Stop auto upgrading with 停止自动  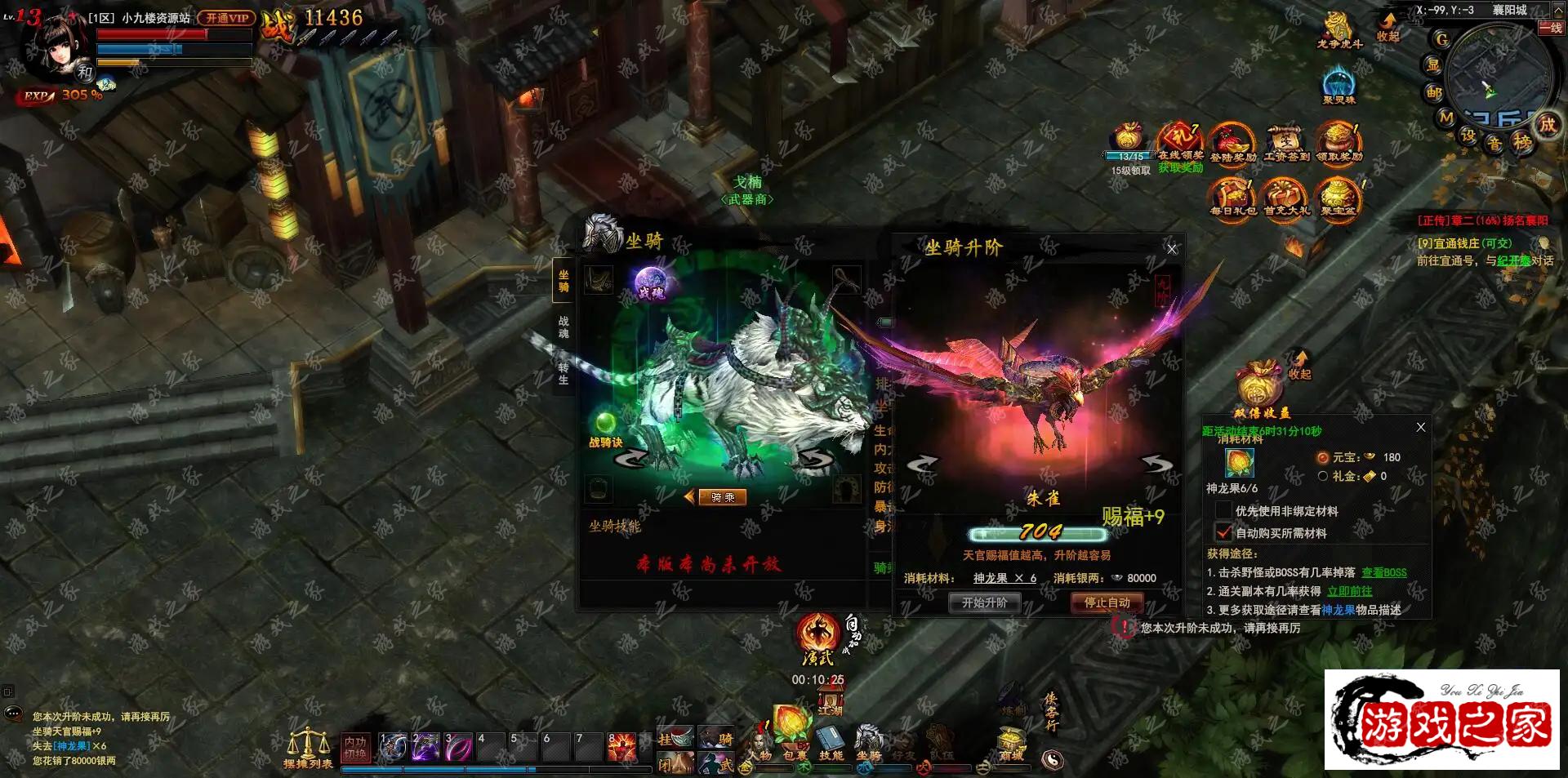coord(1107,602)
